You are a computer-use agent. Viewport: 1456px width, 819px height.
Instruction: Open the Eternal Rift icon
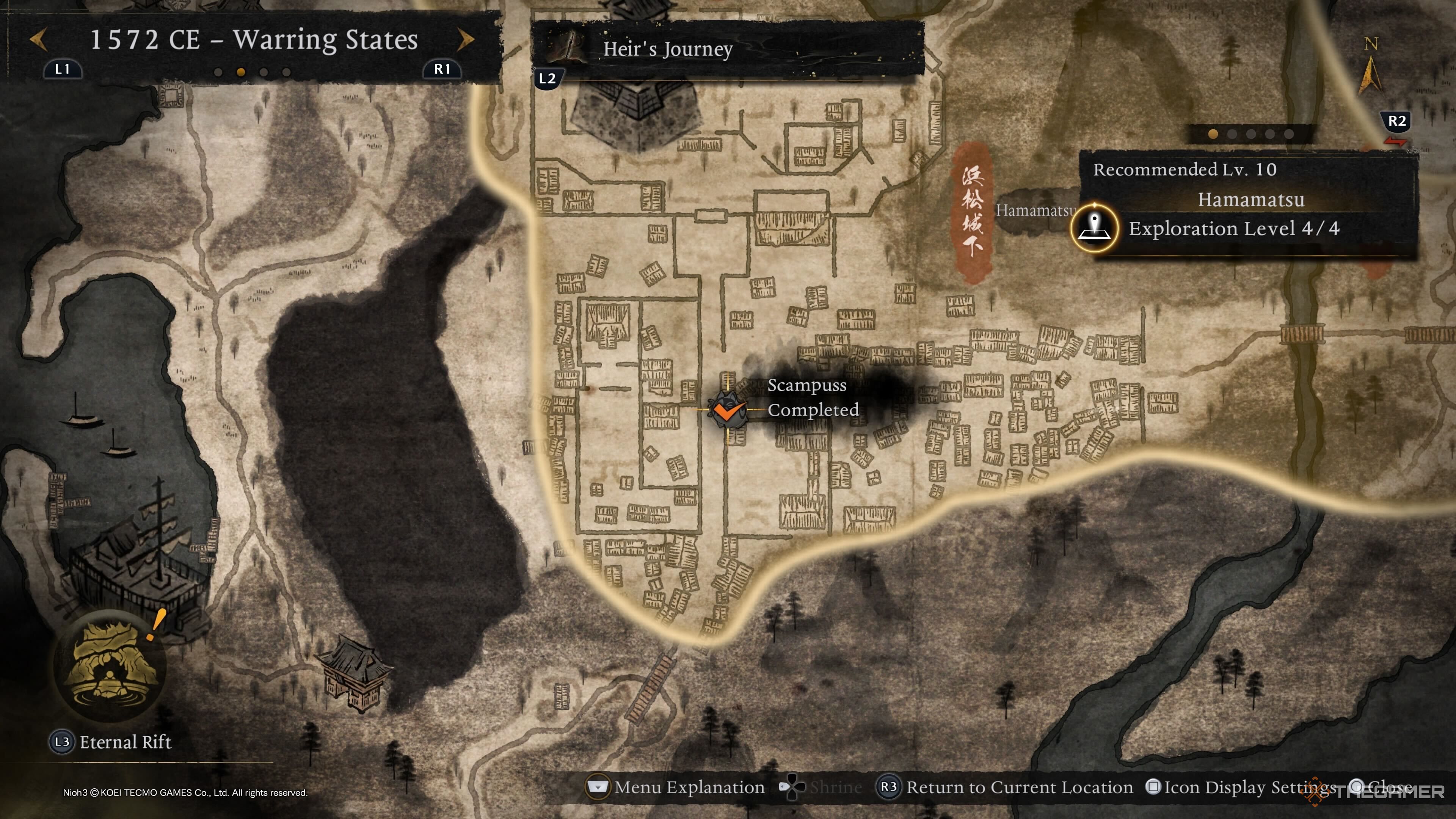[110, 665]
